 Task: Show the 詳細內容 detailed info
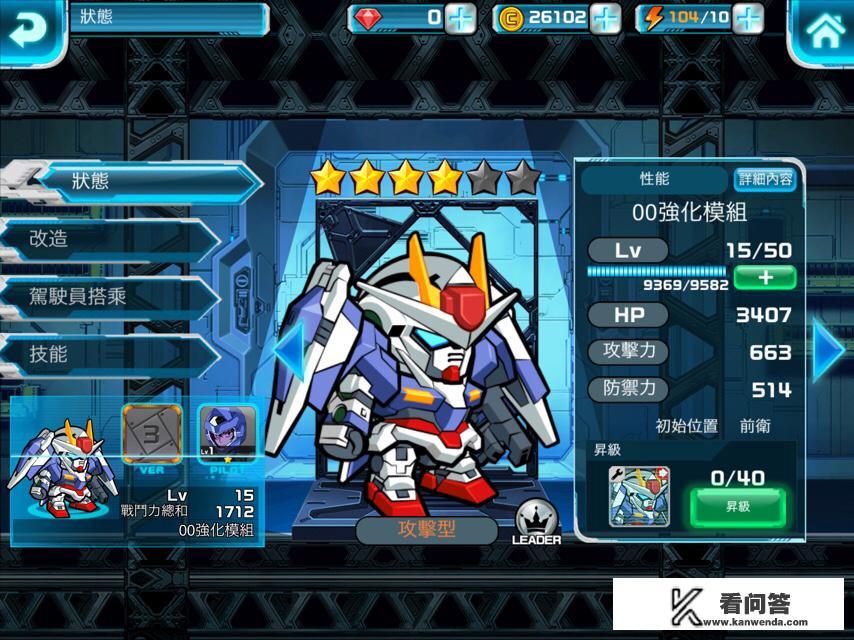[x=765, y=179]
